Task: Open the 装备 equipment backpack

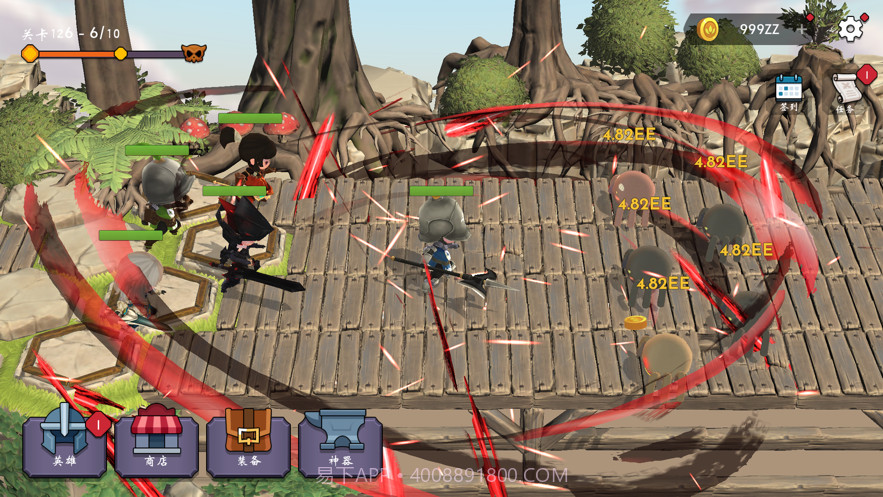Action: click(x=248, y=443)
